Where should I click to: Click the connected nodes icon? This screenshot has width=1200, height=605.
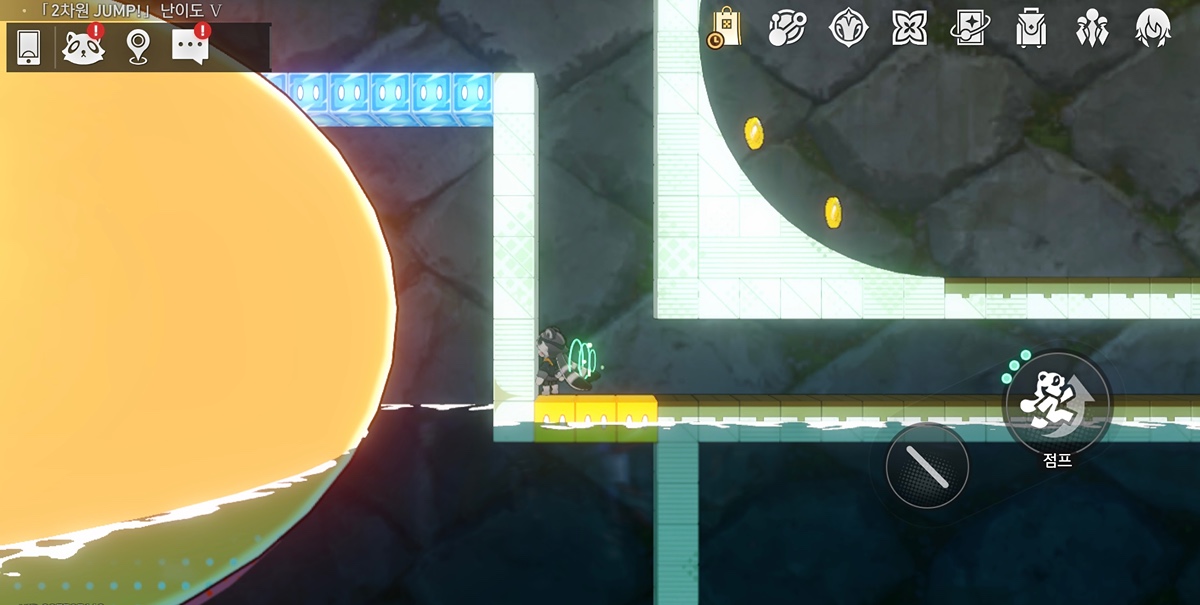pyautogui.click(x=787, y=27)
